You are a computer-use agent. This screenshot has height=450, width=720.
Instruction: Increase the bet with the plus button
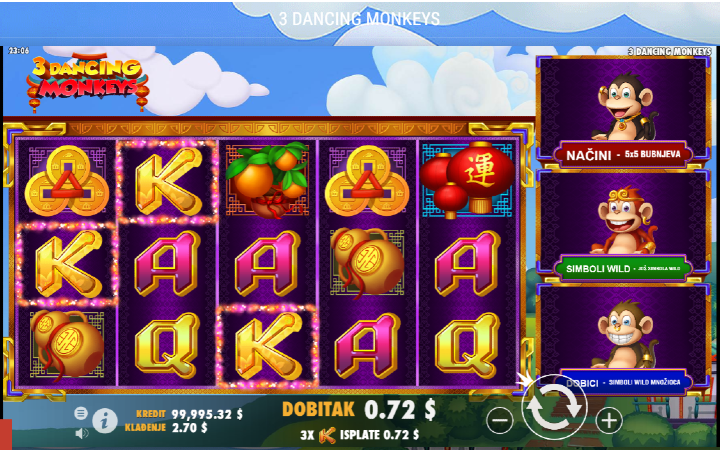tap(609, 421)
